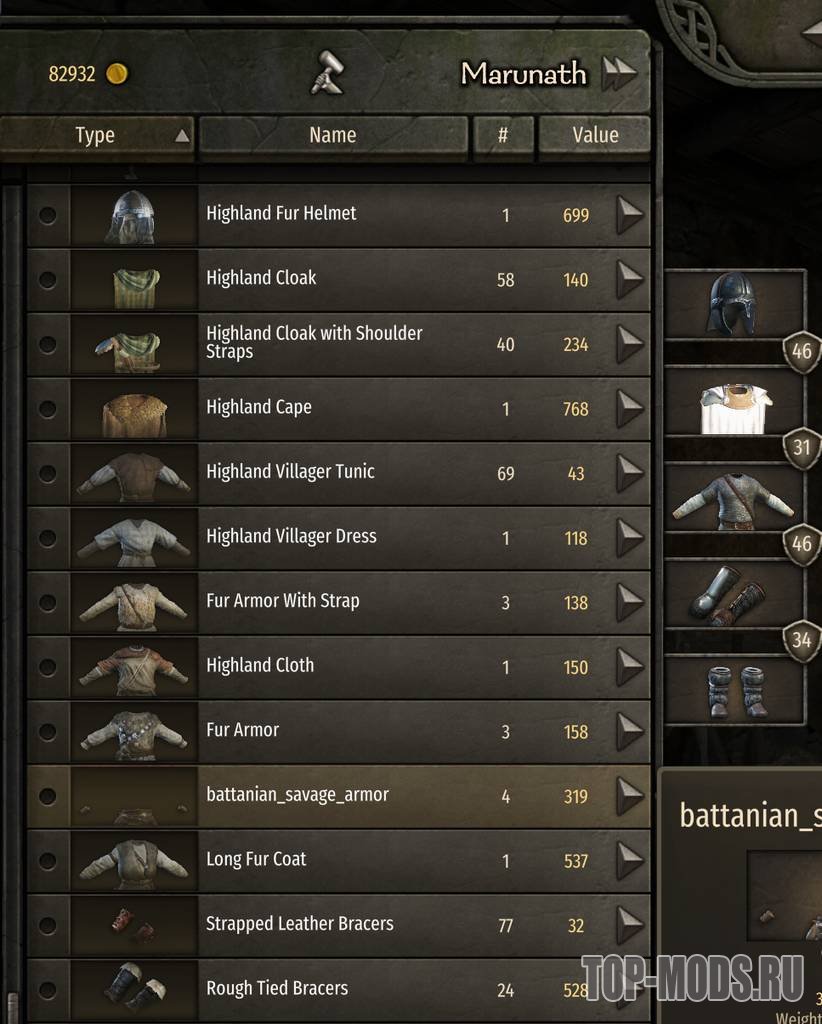Transfer the Highland Villager Dress with its arrow
Image resolution: width=822 pixels, height=1024 pixels.
629,537
